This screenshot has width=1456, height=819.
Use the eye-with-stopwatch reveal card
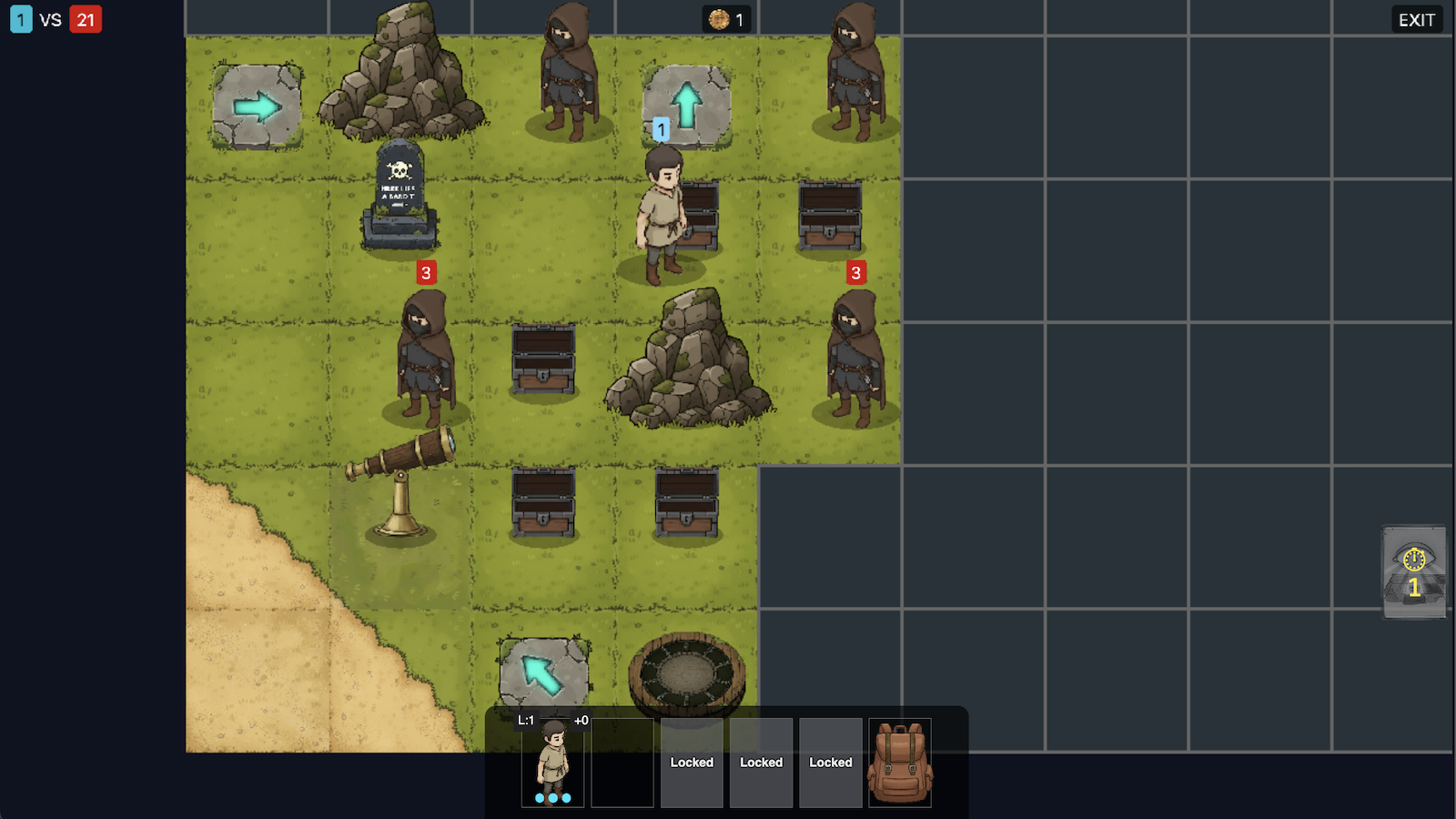click(1414, 571)
